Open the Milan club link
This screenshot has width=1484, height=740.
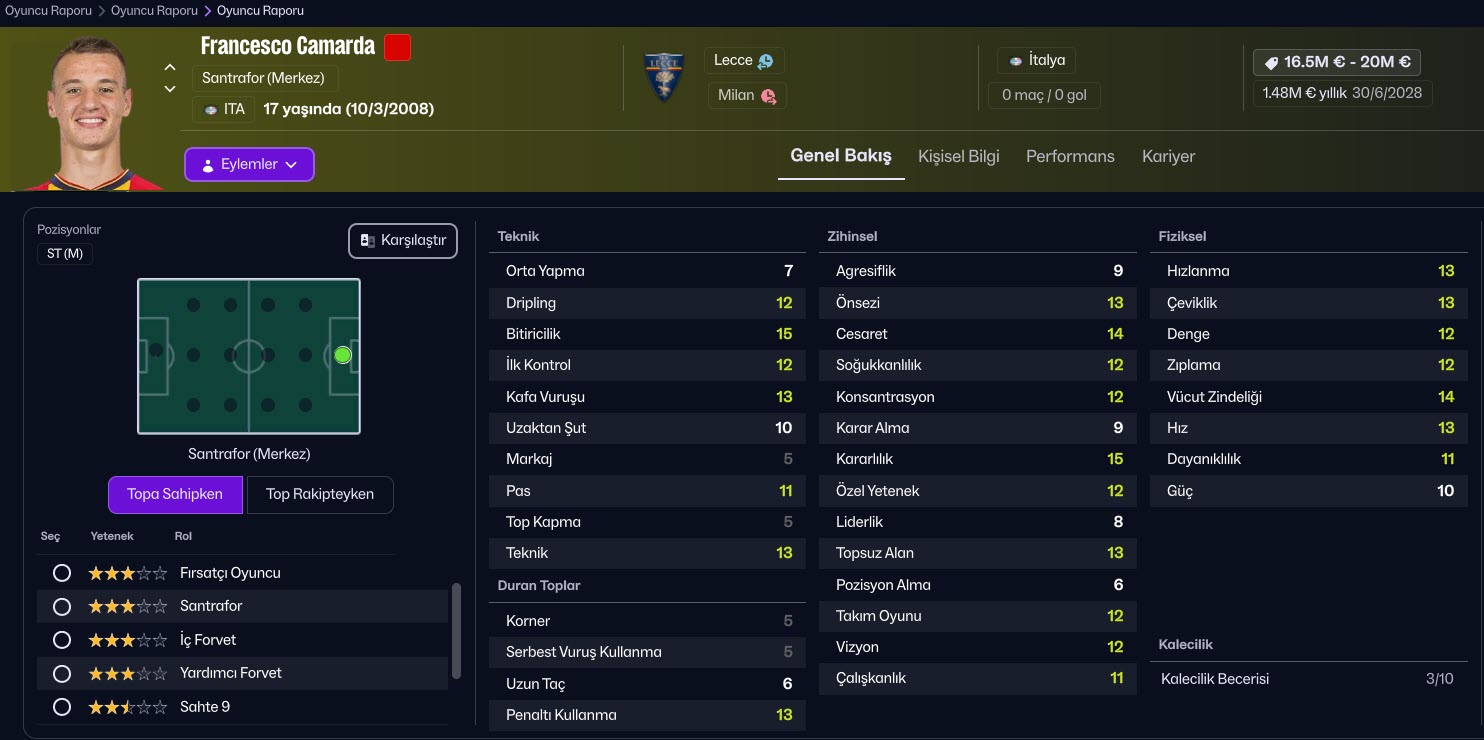pyautogui.click(x=746, y=95)
